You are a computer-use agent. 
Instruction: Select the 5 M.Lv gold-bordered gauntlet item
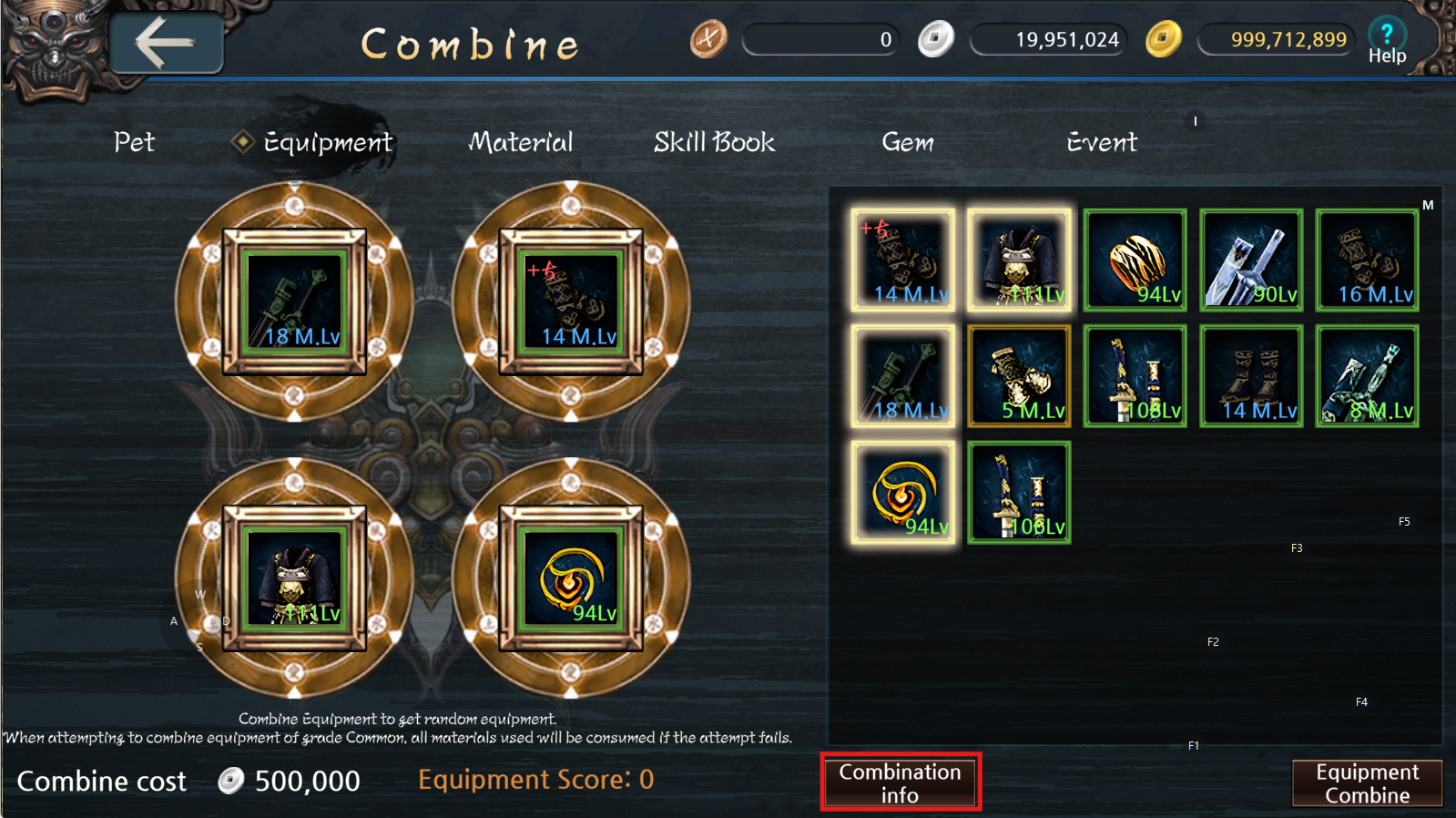(1018, 375)
